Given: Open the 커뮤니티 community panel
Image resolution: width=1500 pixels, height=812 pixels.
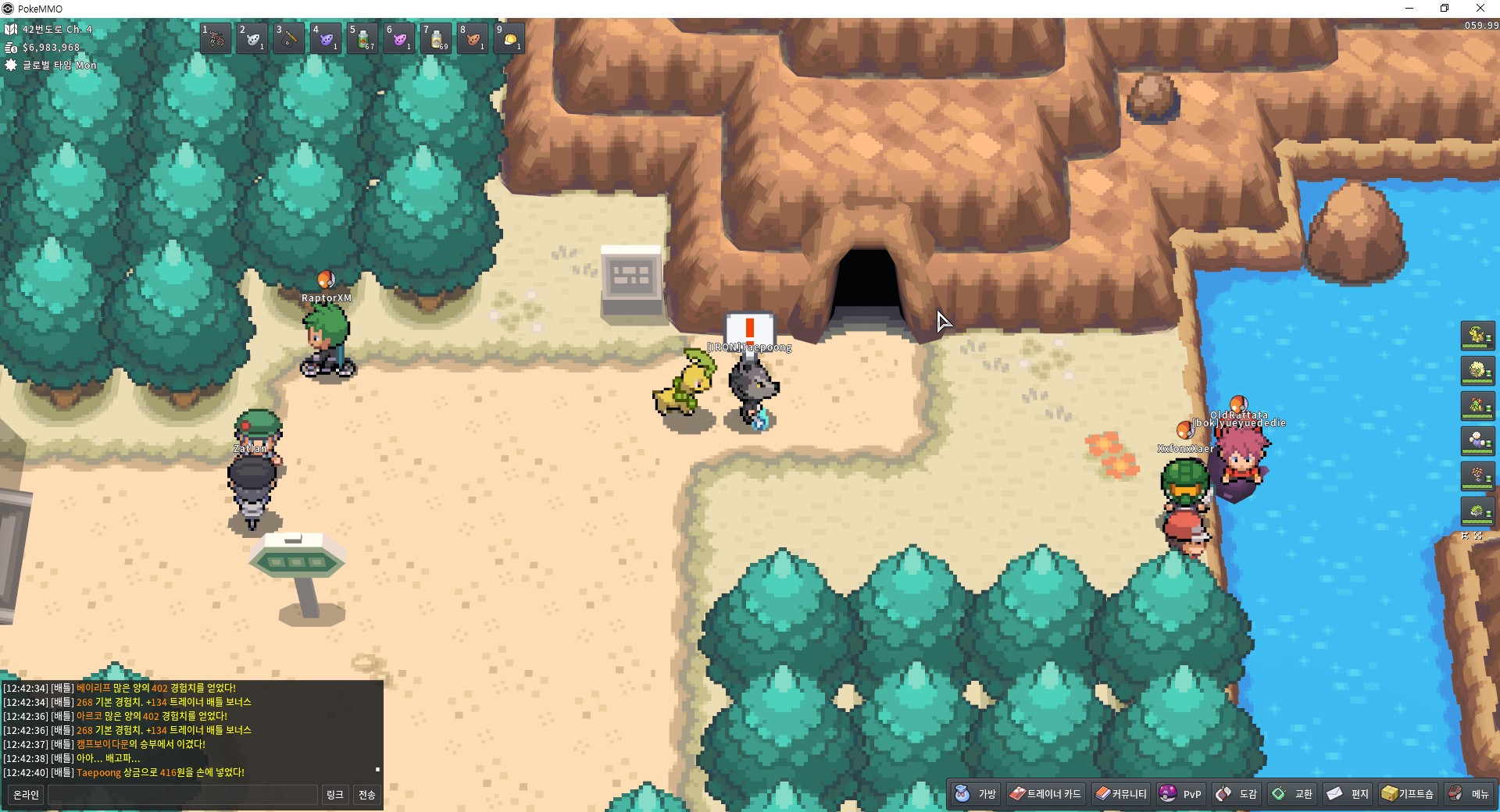Looking at the screenshot, I should coord(1121,793).
